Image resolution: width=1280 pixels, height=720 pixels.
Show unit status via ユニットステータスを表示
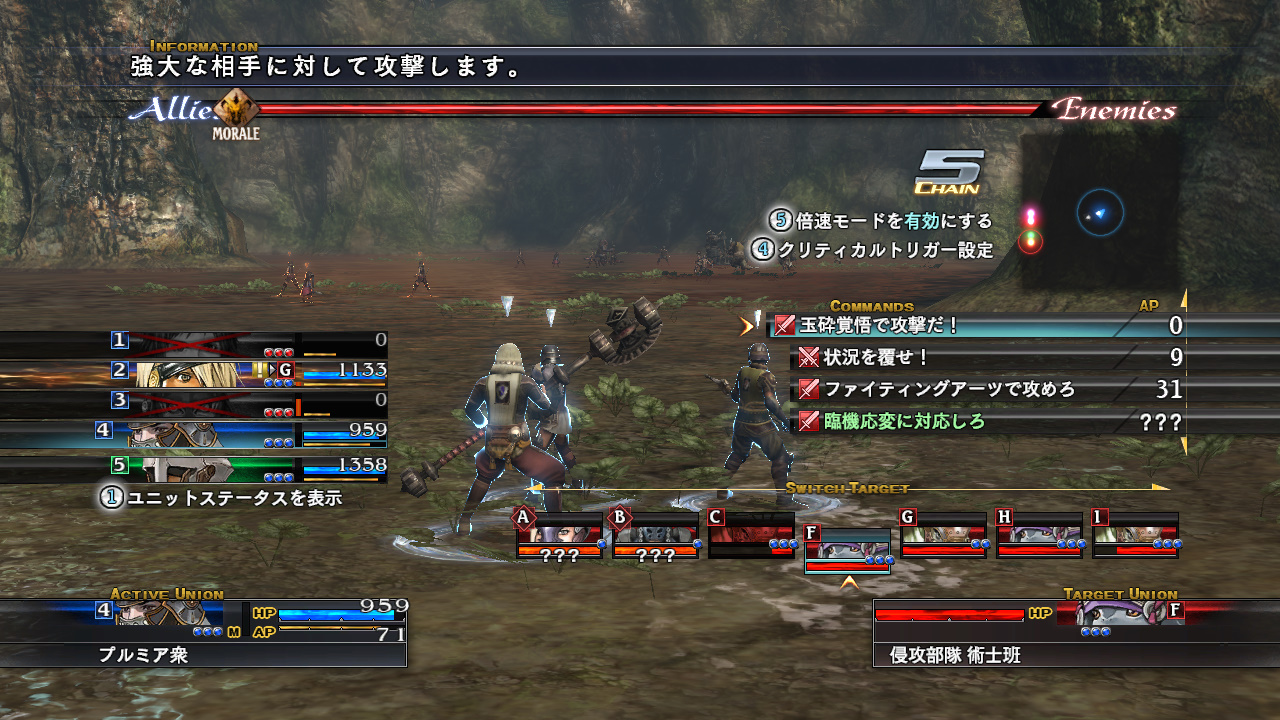tap(222, 497)
